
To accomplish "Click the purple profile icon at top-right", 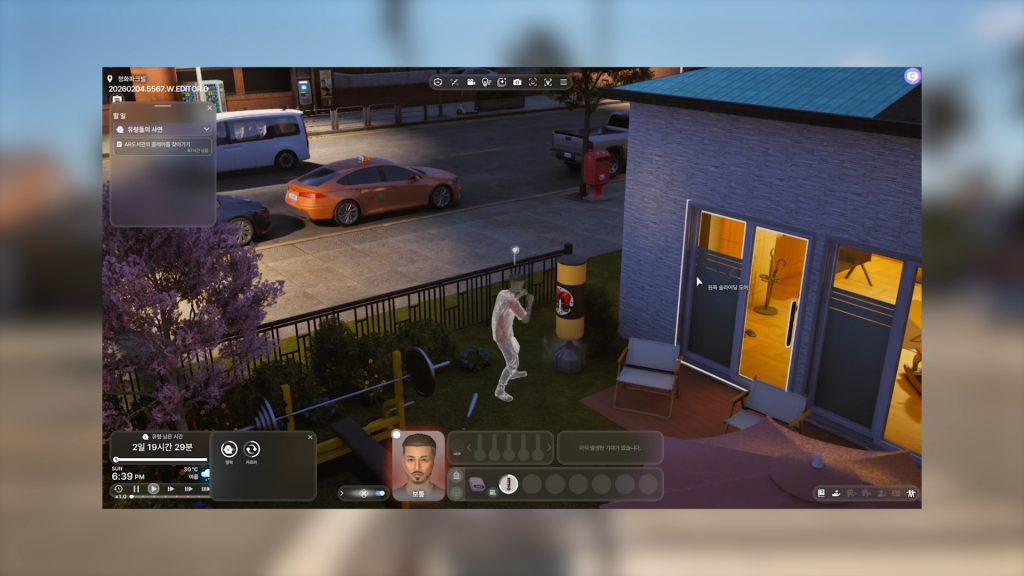I will click(911, 76).
